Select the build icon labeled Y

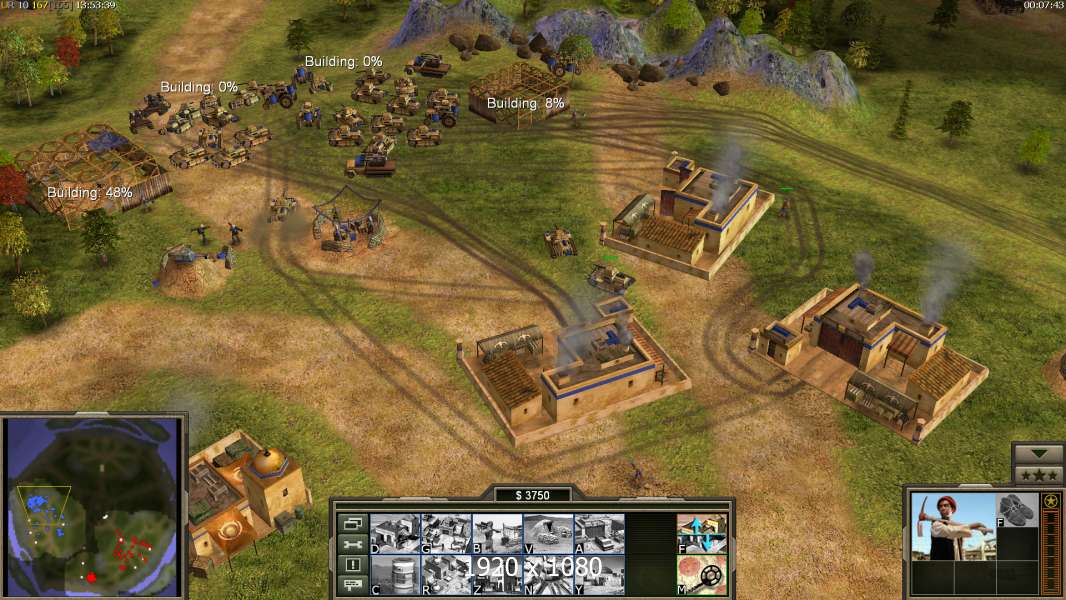[x=599, y=574]
